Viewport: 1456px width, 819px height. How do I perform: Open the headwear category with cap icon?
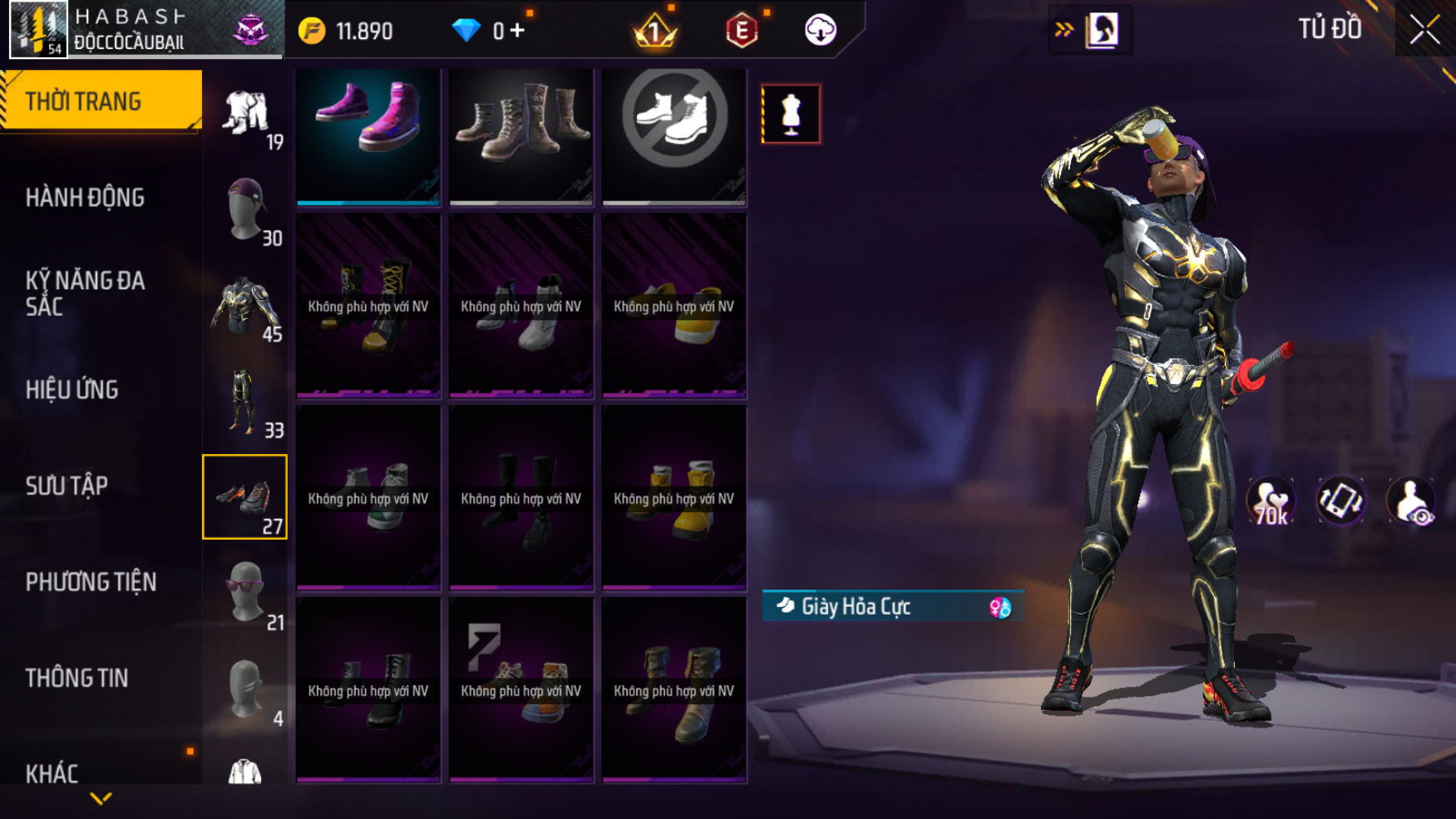point(245,211)
